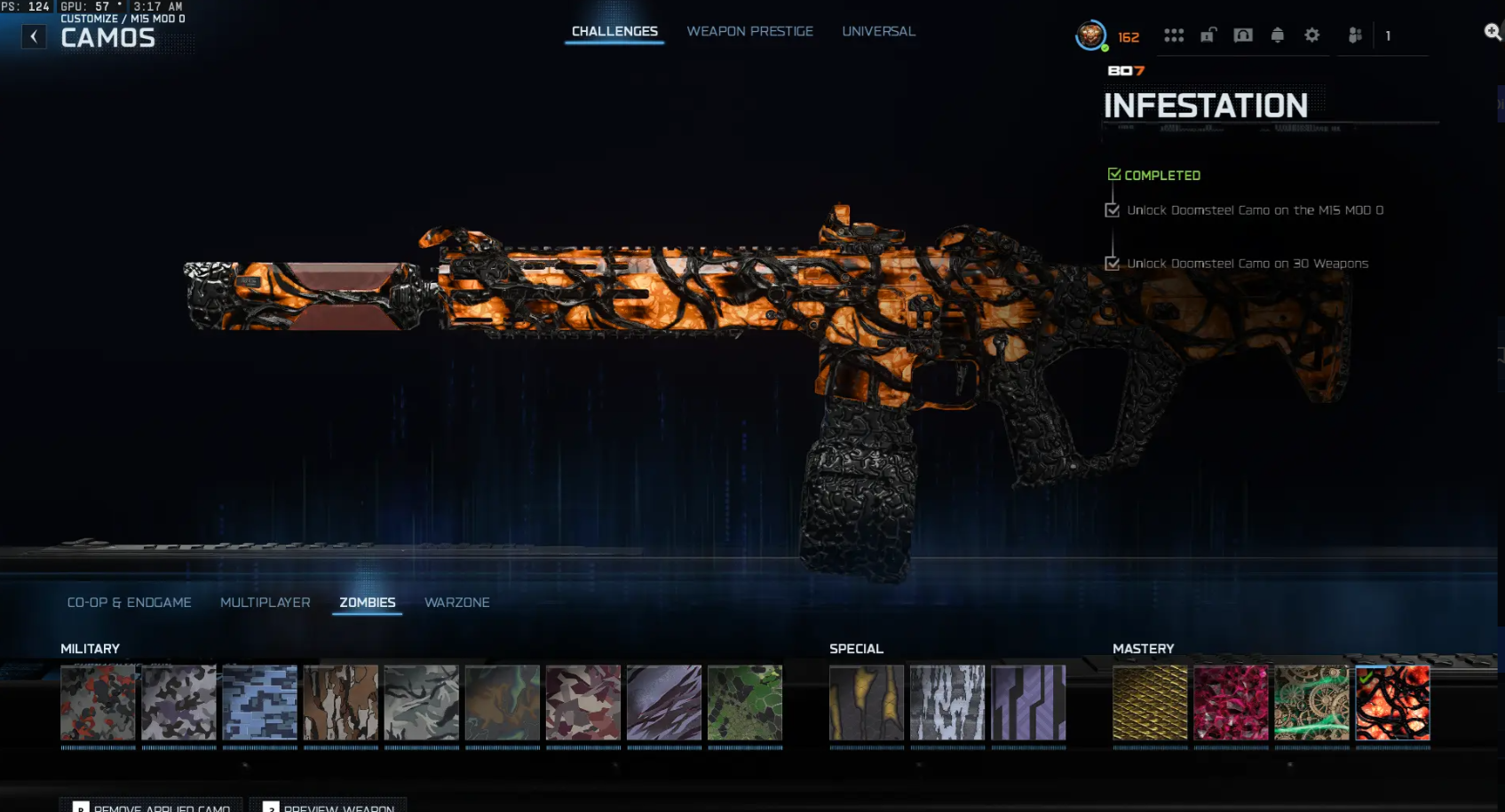Open the app grid menu icon
This screenshot has width=1505, height=812.
tap(1174, 35)
